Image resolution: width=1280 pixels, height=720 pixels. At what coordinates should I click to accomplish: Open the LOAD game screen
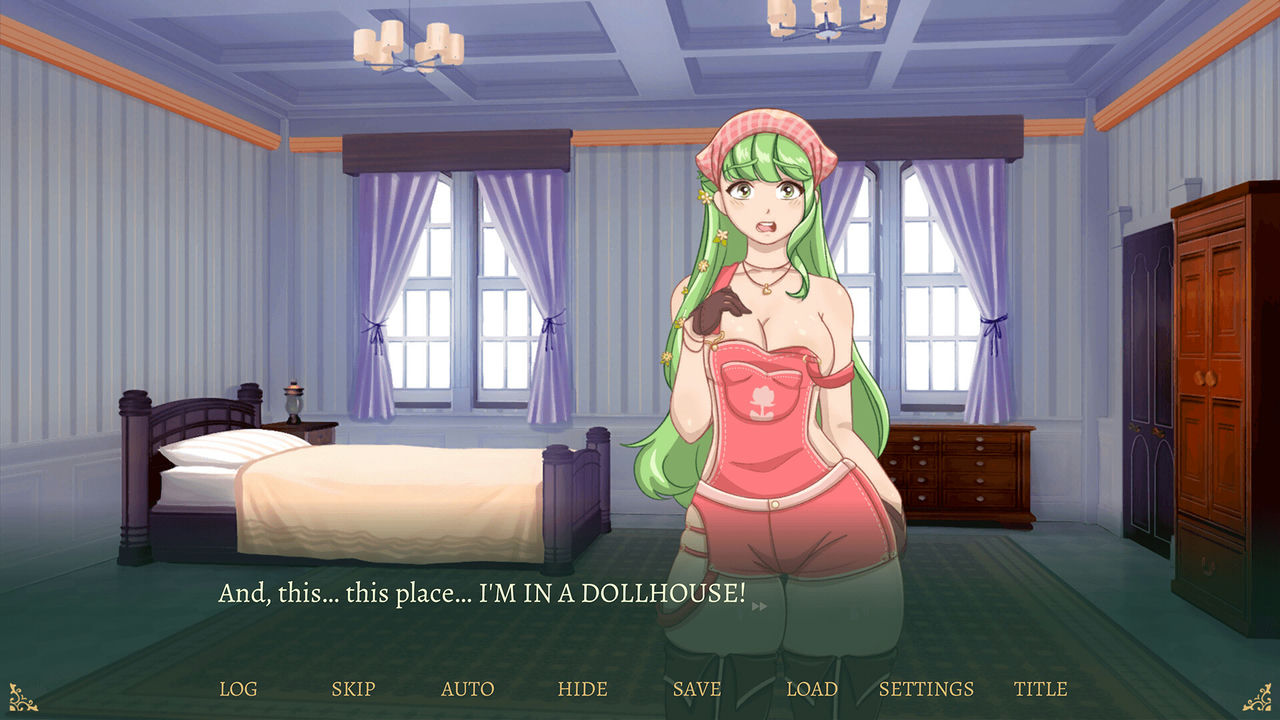tap(814, 689)
